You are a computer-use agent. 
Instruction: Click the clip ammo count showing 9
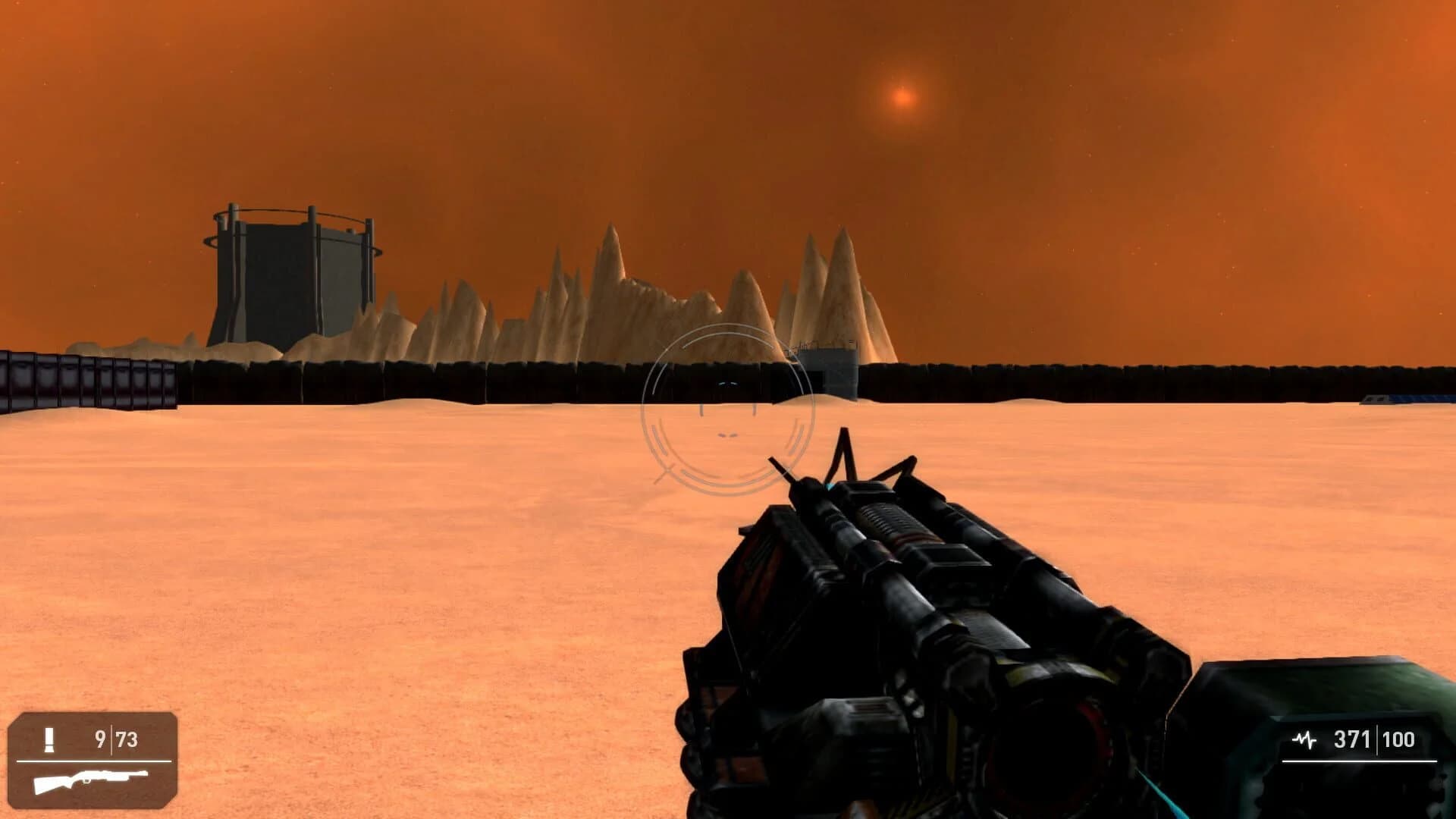(x=101, y=737)
